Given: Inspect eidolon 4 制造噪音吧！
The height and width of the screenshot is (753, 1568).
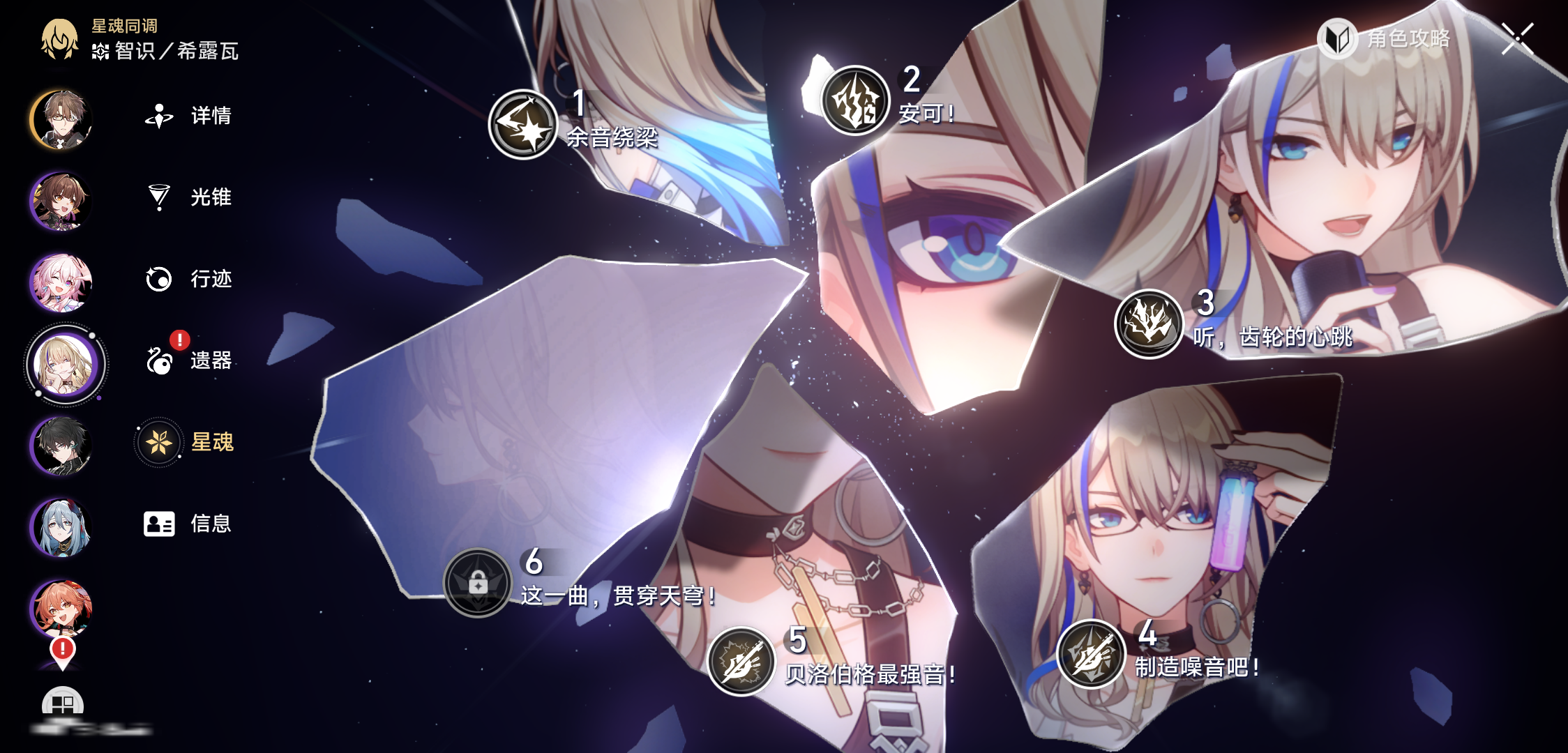Looking at the screenshot, I should 1091,654.
